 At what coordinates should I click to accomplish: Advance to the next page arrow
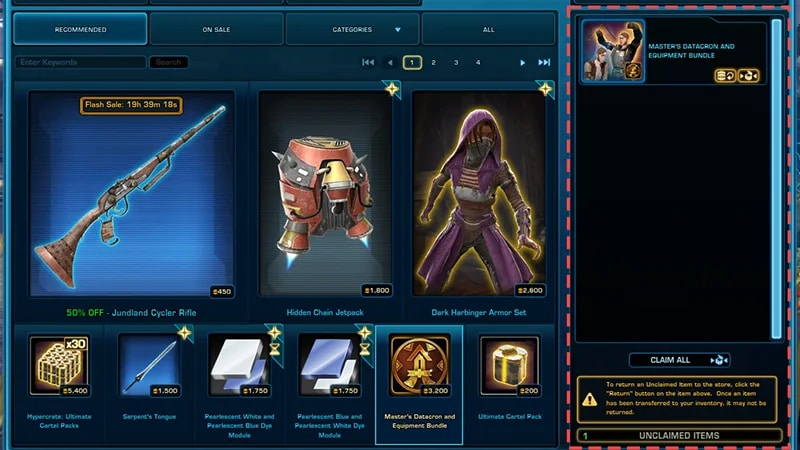coord(522,62)
